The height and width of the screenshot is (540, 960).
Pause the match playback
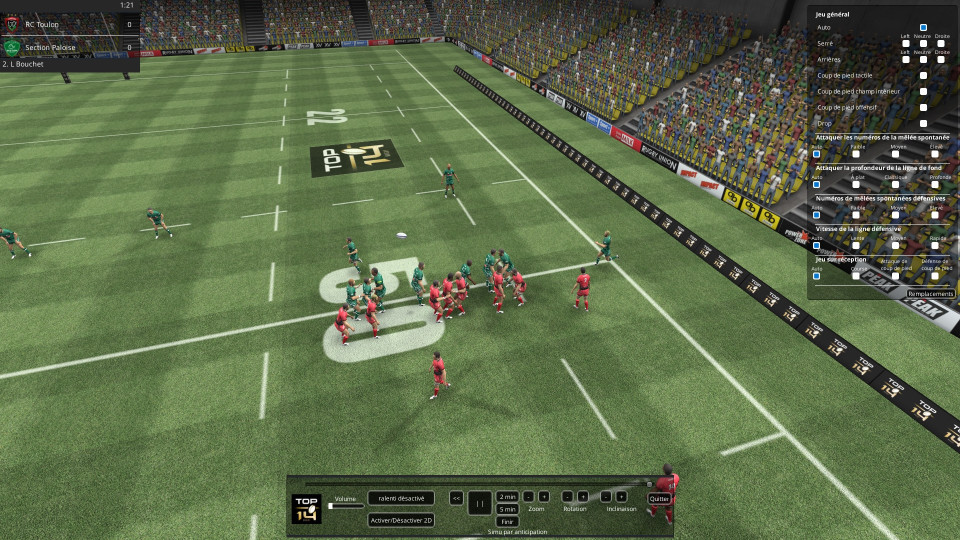pyautogui.click(x=480, y=503)
